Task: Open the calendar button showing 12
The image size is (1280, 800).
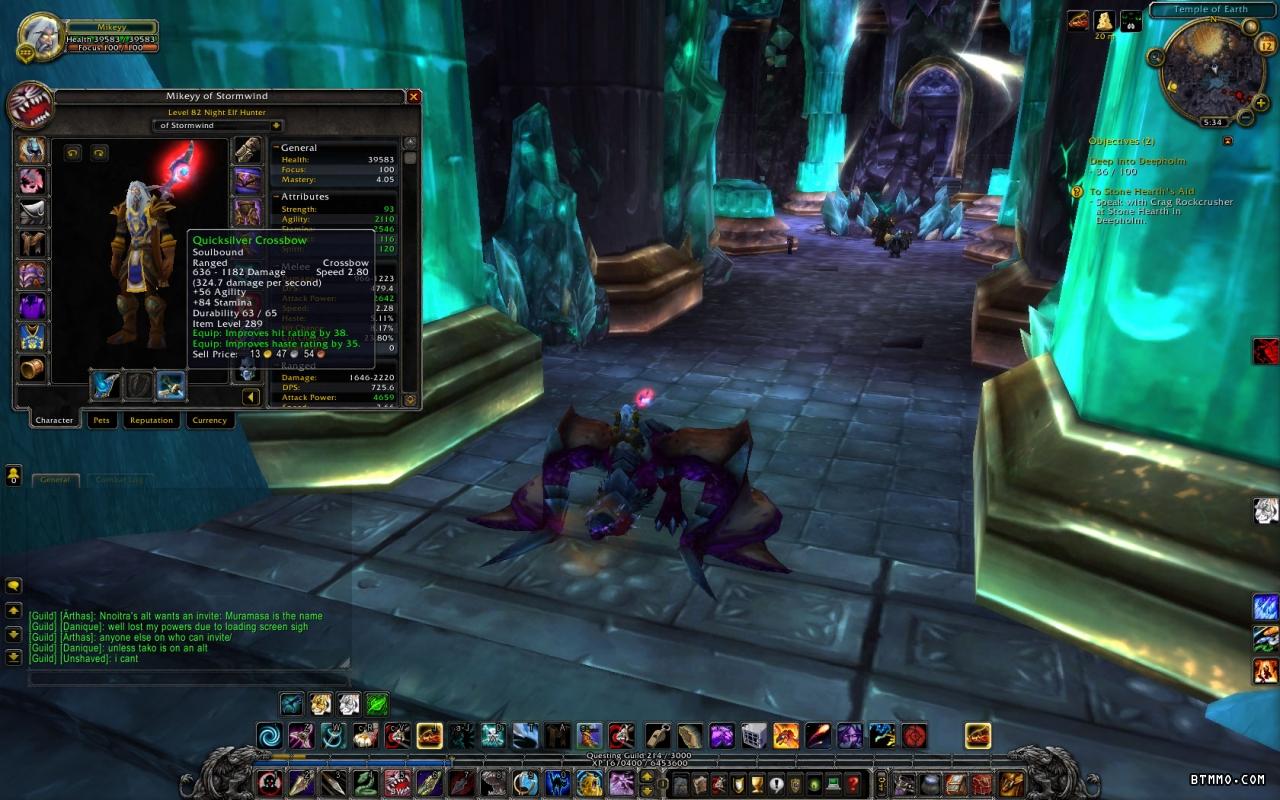Action: click(1265, 44)
